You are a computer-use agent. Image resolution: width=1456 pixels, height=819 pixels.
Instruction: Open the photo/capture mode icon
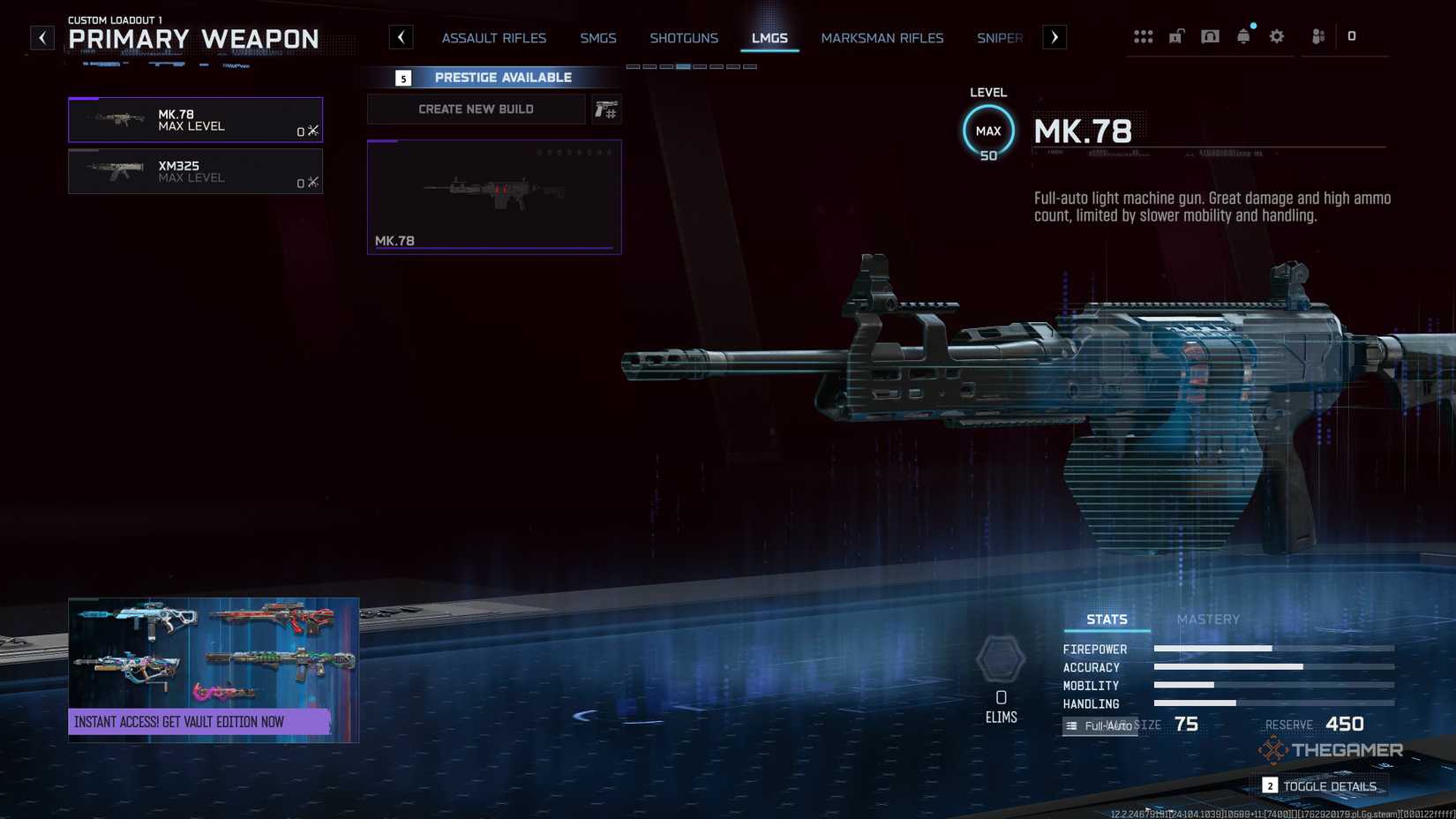click(1210, 36)
